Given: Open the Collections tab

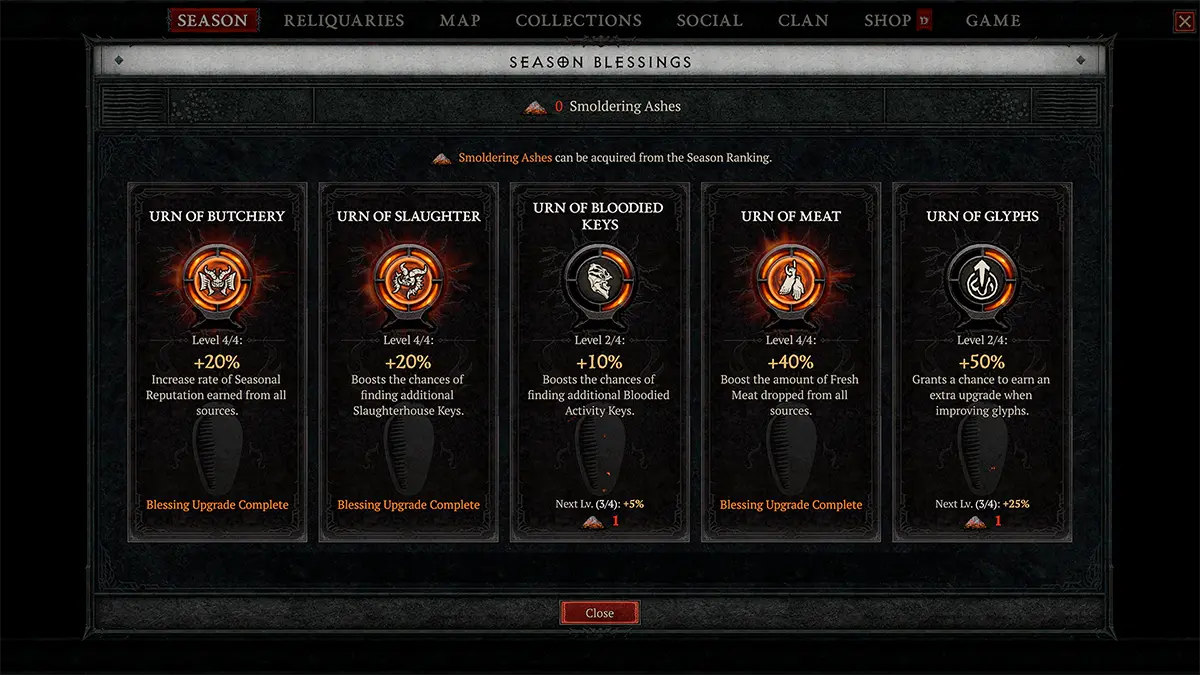Looking at the screenshot, I should (579, 20).
